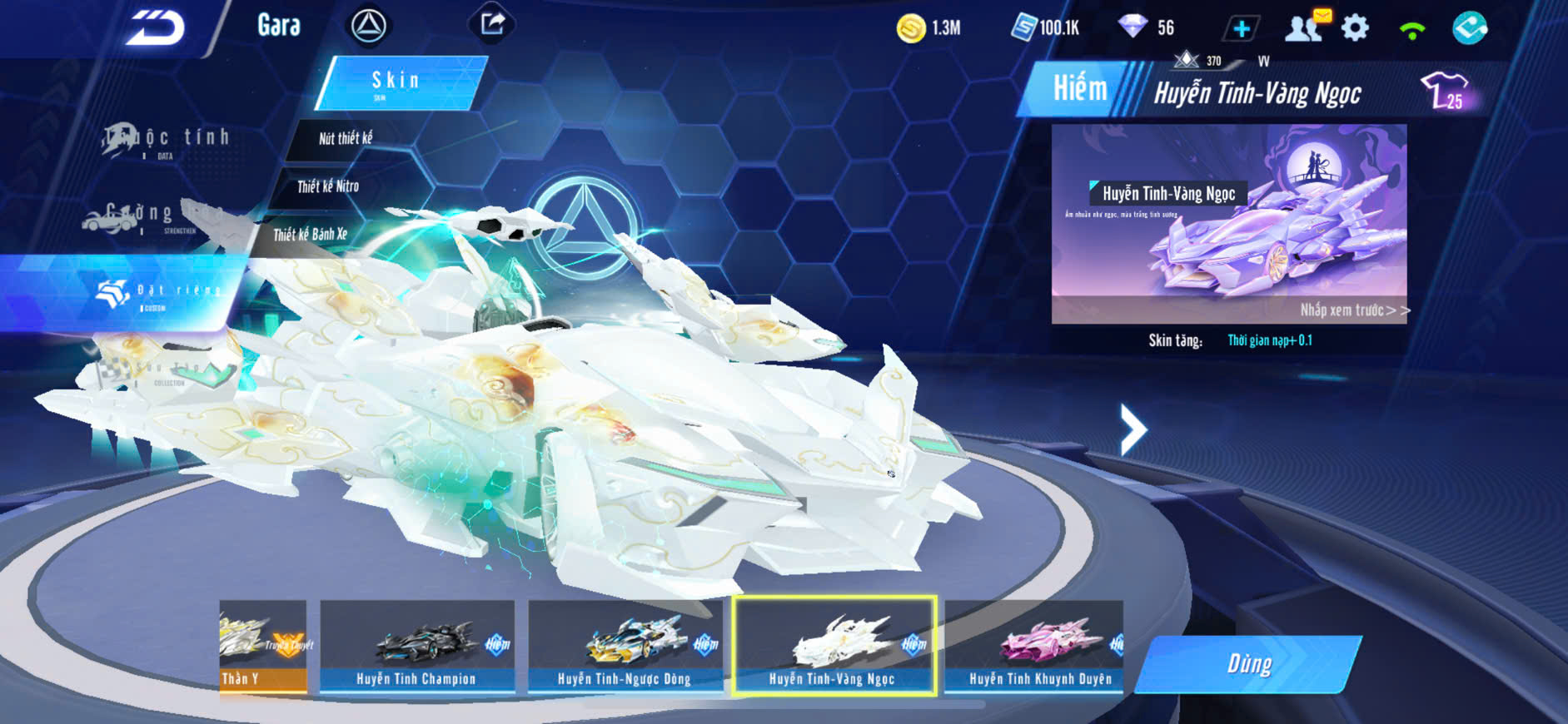Open the skin preview image
The height and width of the screenshot is (724, 1568).
click(1228, 223)
